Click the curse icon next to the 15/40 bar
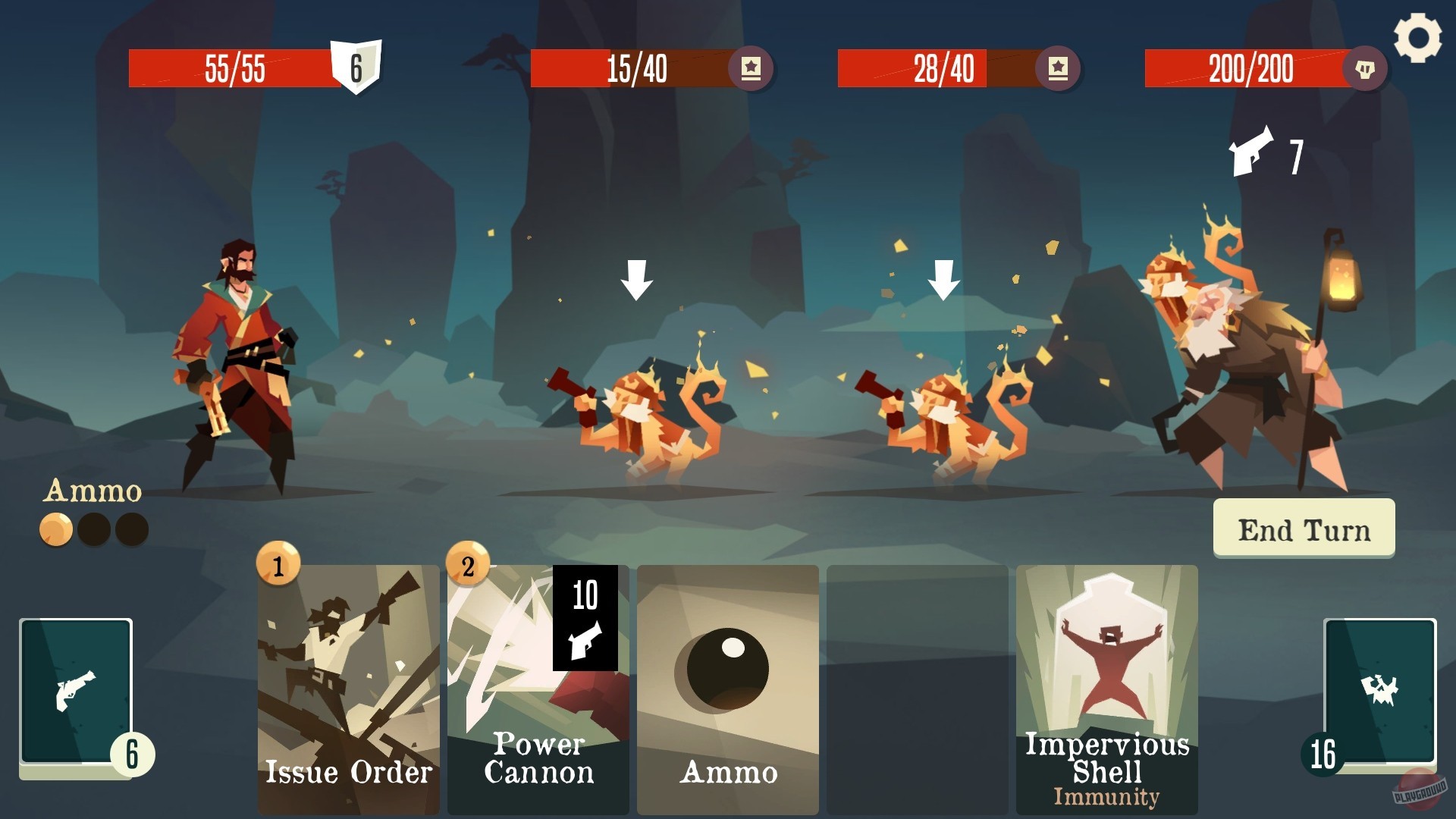The width and height of the screenshot is (1456, 819). pyautogui.click(x=751, y=68)
